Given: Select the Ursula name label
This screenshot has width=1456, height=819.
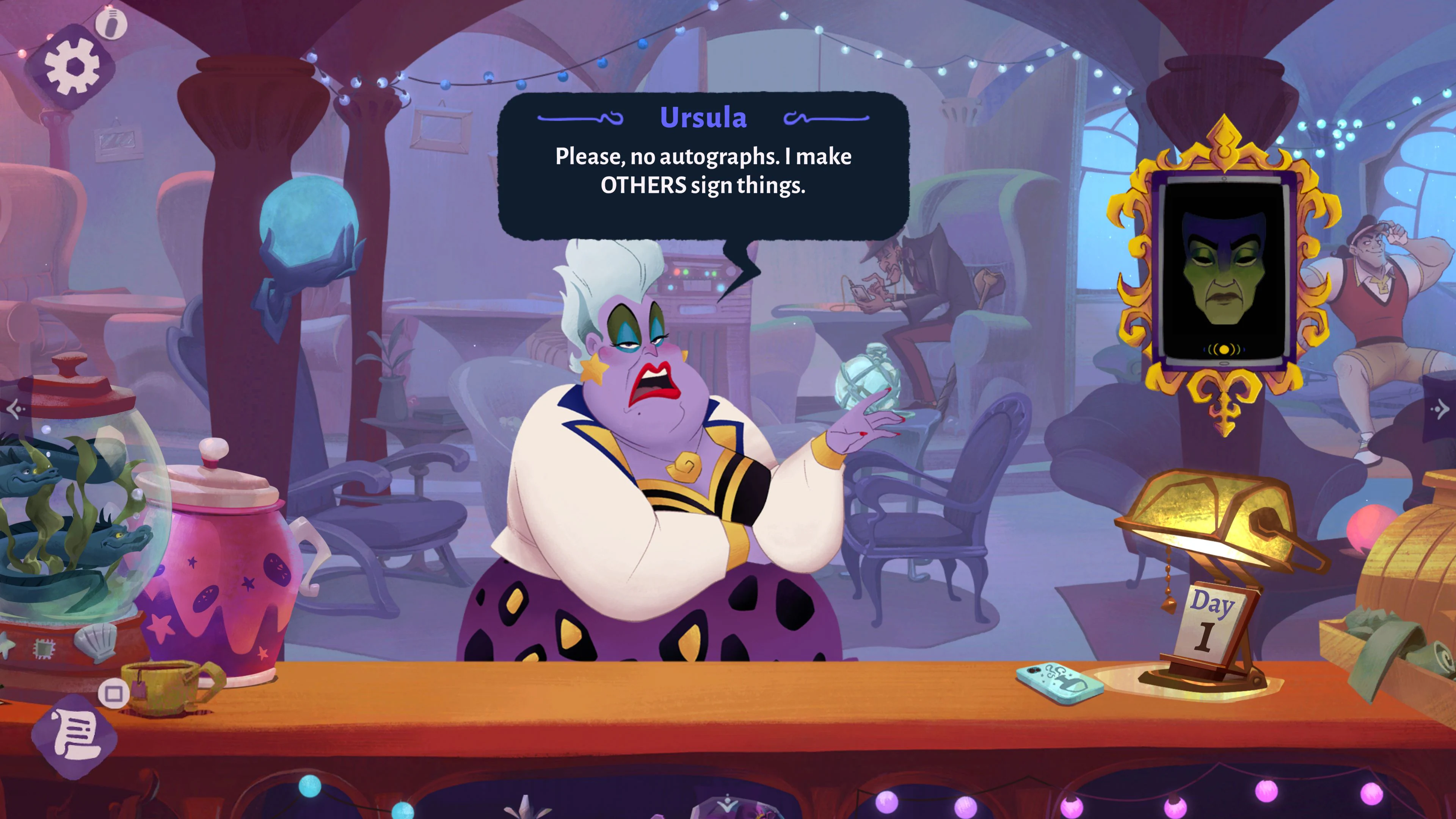Looking at the screenshot, I should [x=704, y=118].
